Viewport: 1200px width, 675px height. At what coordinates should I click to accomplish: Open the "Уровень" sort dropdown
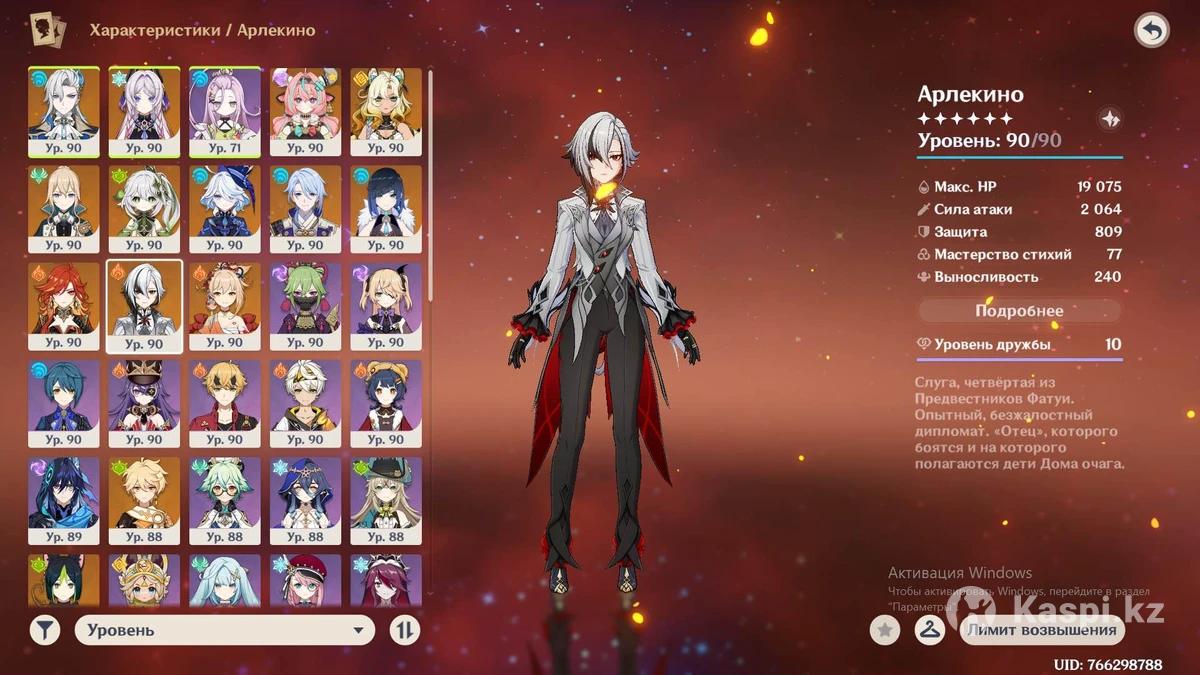coord(224,630)
